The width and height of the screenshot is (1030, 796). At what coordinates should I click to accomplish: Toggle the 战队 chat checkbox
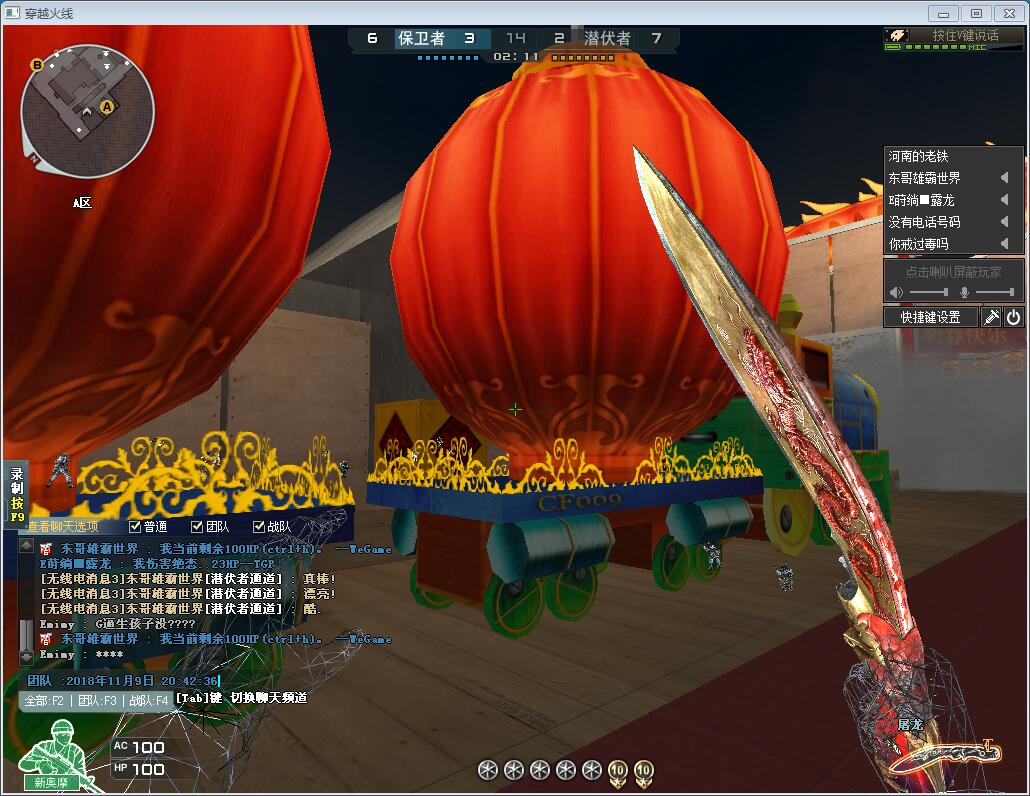point(259,527)
